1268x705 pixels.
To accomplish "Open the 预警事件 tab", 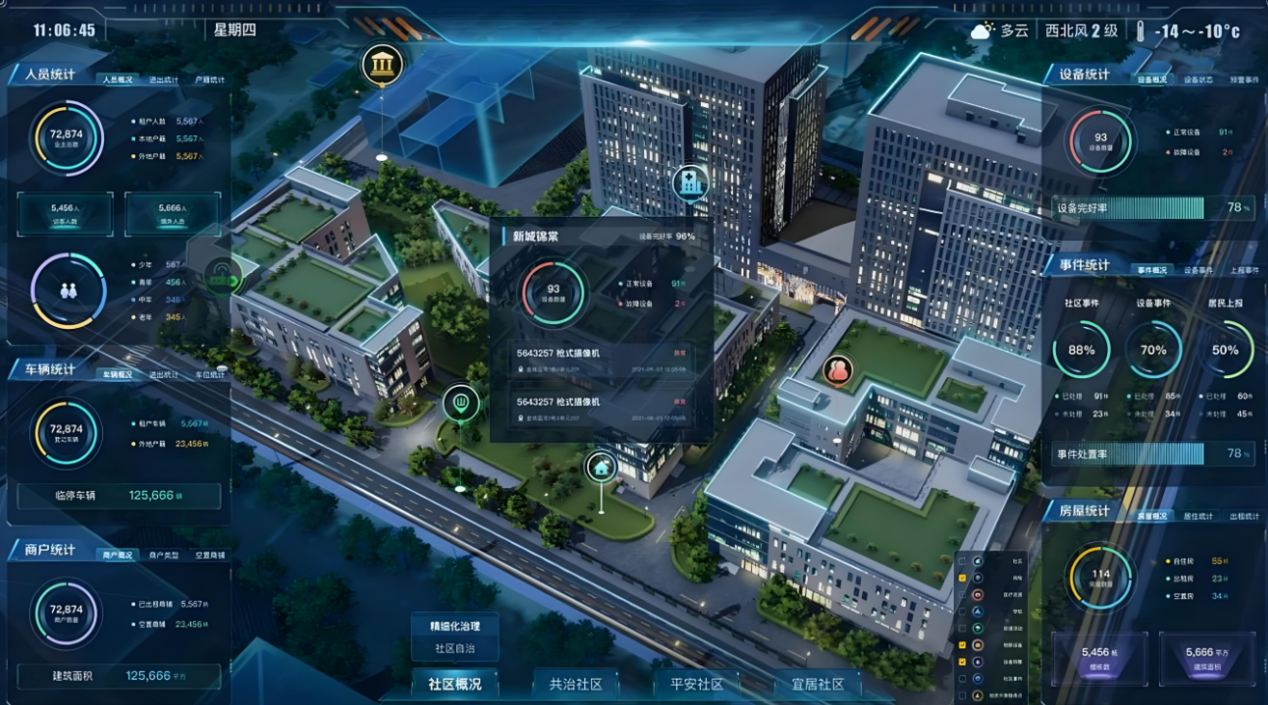I will [1244, 79].
